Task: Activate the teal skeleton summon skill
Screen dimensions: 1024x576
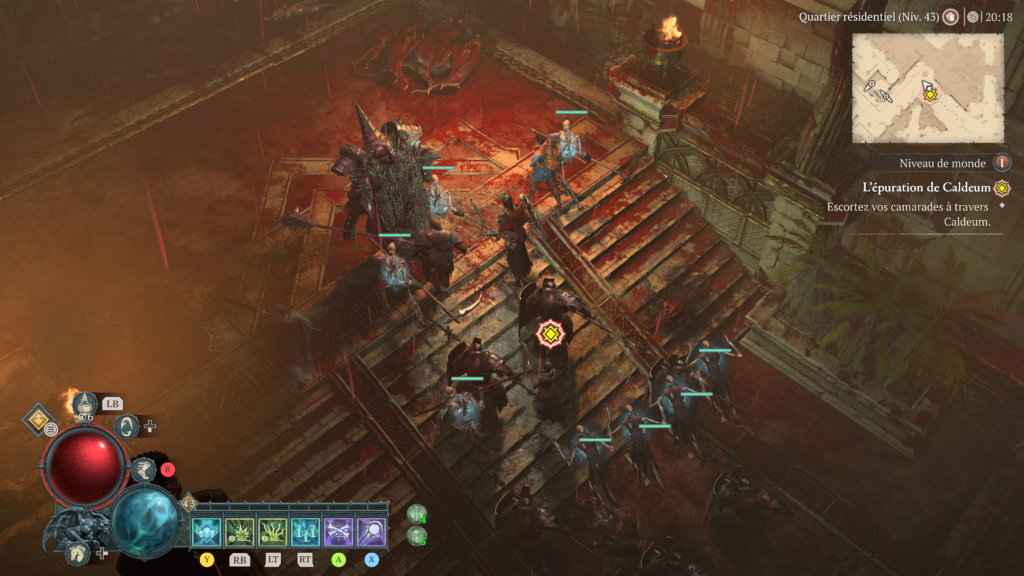Action: [x=305, y=531]
